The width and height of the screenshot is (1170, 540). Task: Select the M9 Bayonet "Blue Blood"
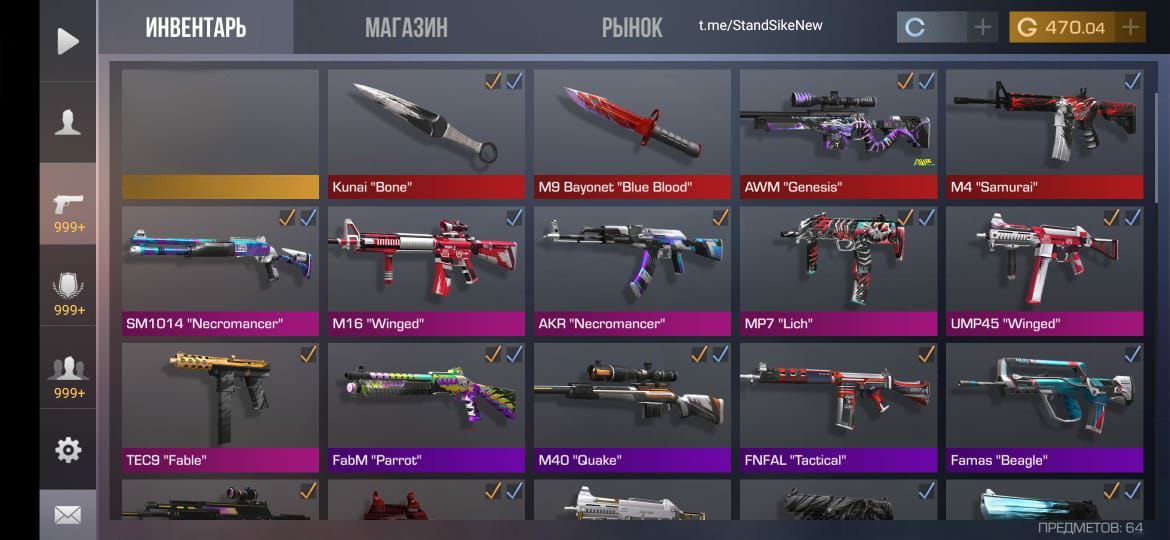632,132
